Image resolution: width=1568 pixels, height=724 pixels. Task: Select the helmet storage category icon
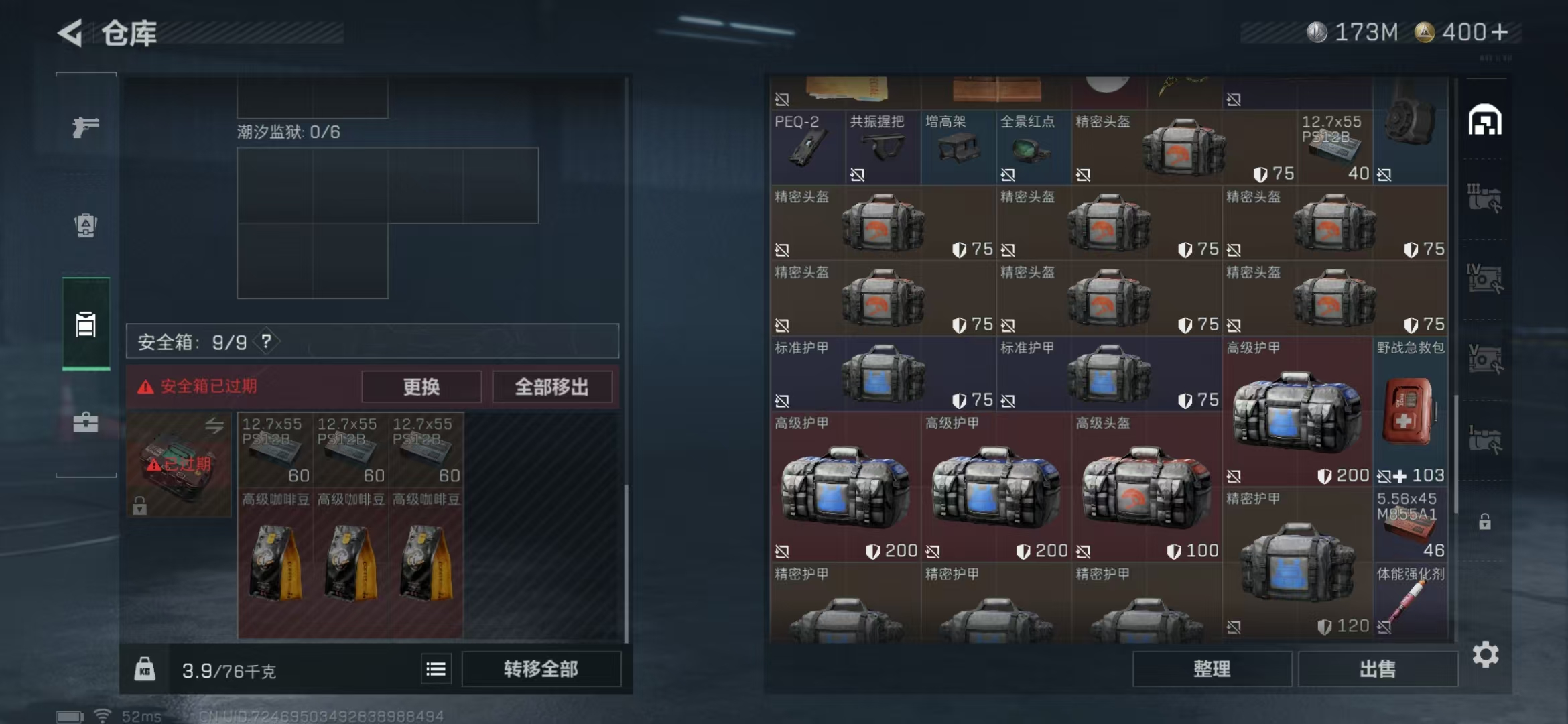coord(1486,121)
